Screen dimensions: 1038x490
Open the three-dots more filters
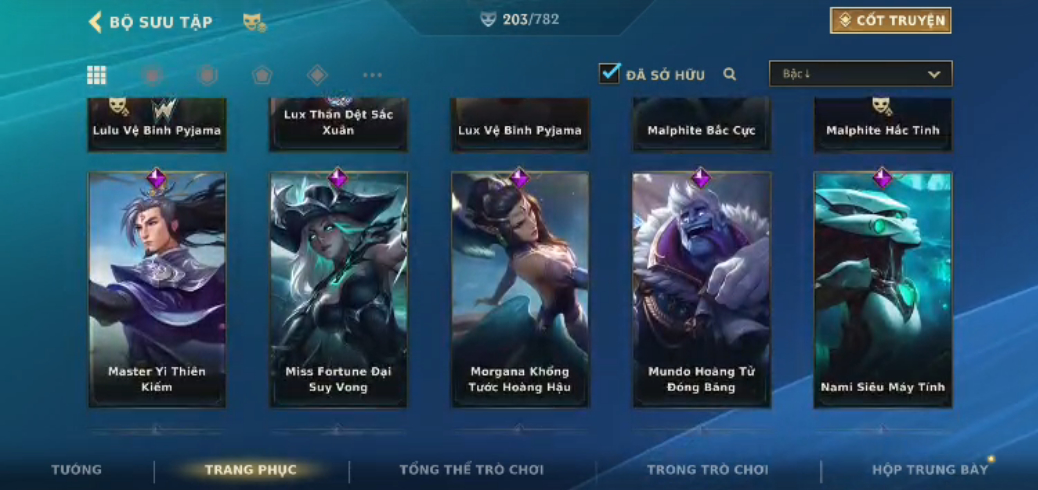[372, 75]
